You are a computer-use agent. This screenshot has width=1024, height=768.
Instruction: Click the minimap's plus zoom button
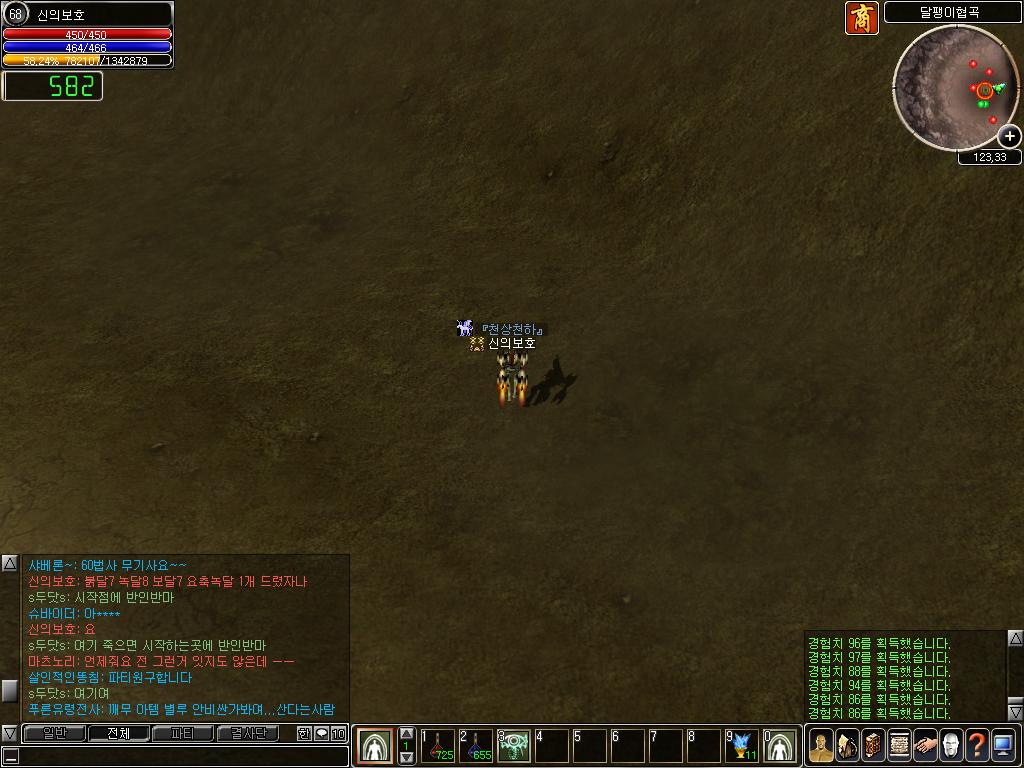1010,136
